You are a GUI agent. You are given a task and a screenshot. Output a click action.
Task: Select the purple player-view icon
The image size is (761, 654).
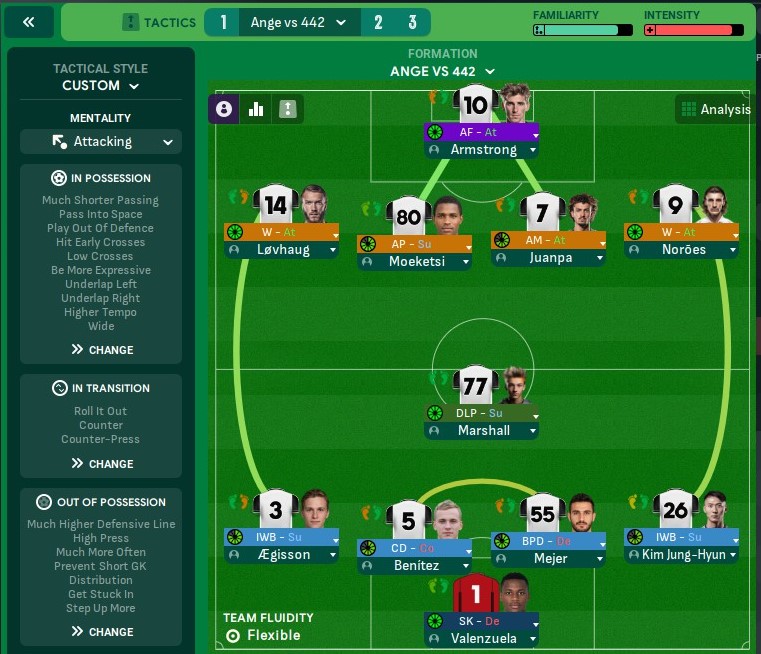223,109
